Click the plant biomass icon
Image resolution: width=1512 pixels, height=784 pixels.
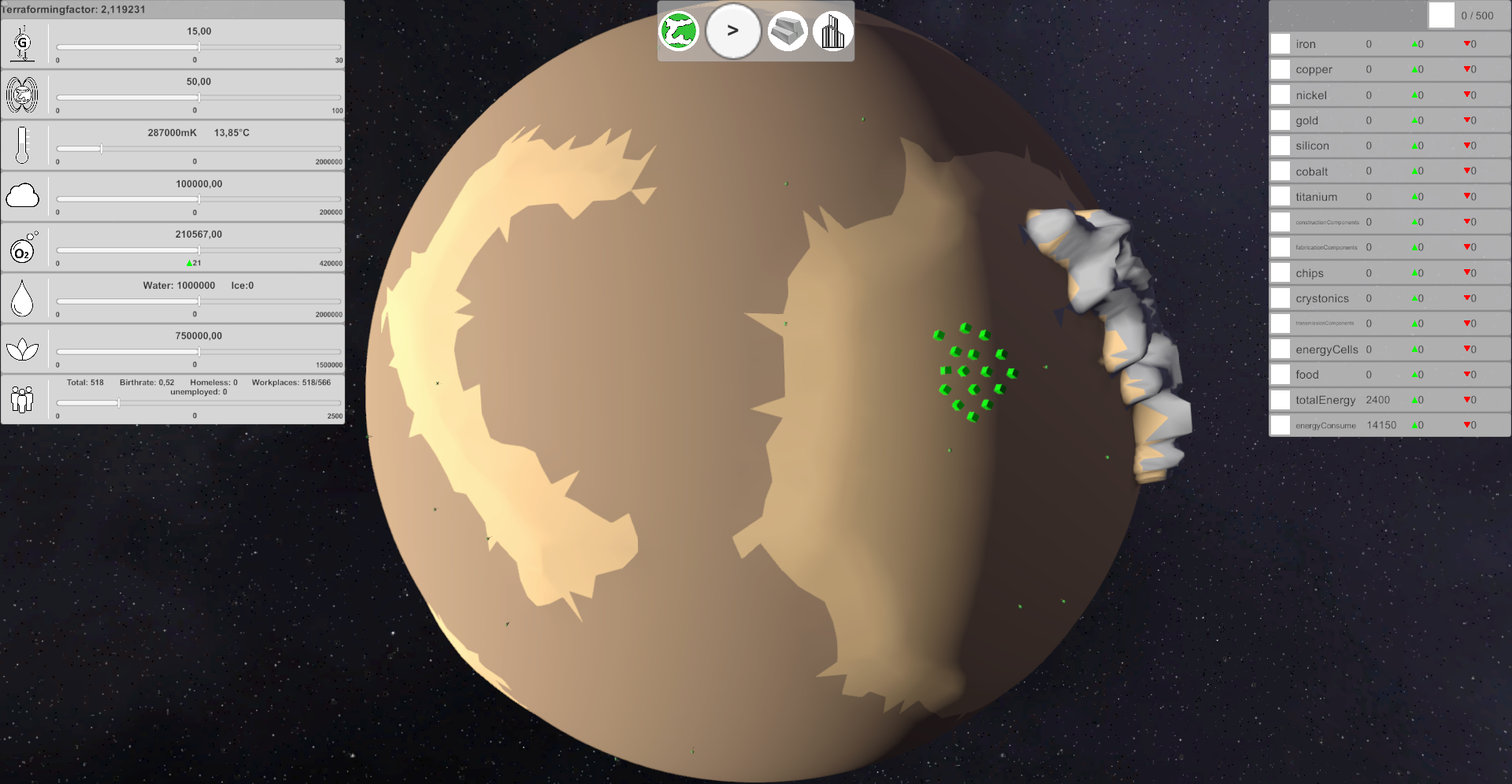tap(23, 348)
